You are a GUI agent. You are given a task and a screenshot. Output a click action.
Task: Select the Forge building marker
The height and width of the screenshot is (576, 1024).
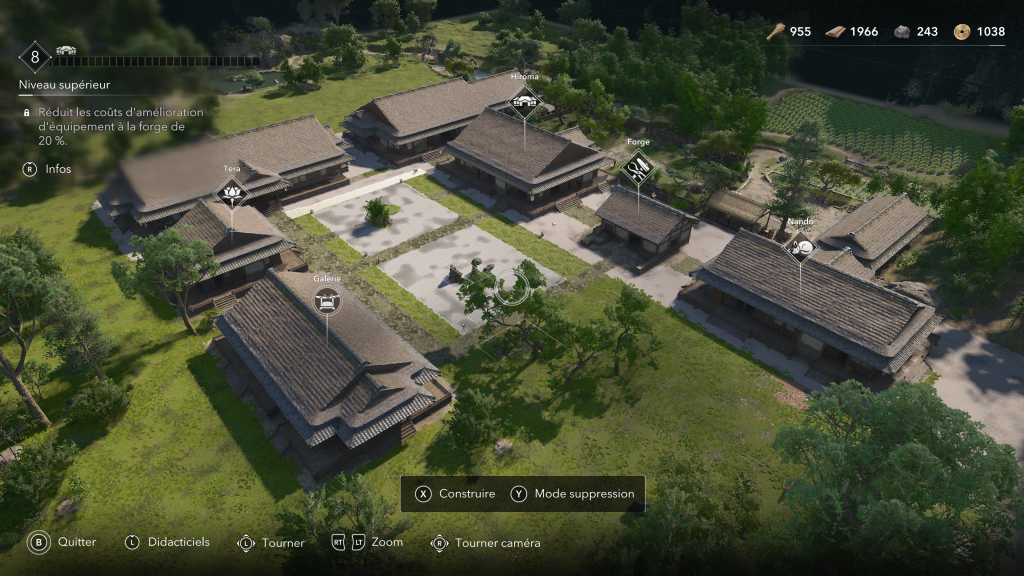tap(638, 167)
